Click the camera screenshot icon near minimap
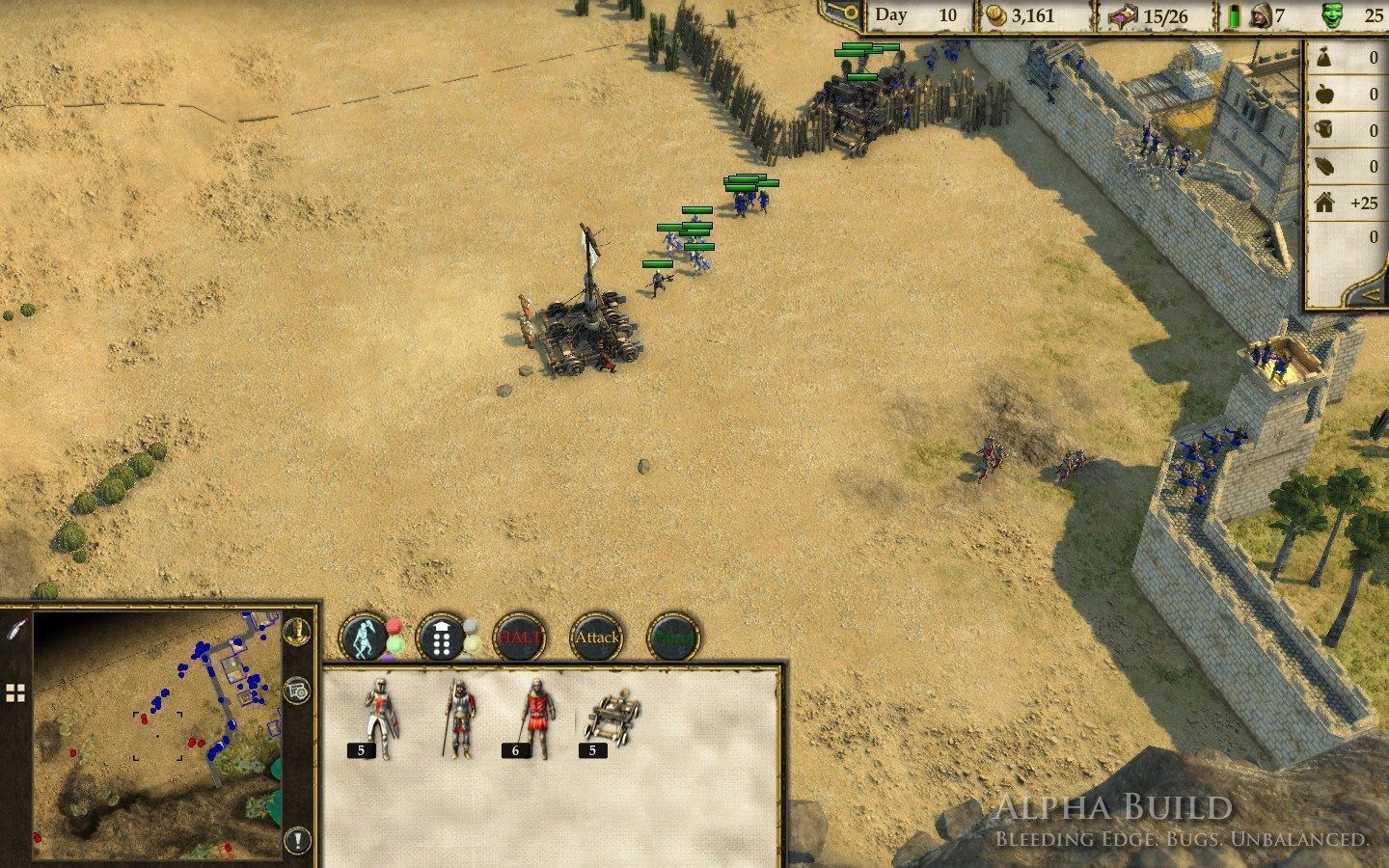The image size is (1389, 868). [x=298, y=691]
